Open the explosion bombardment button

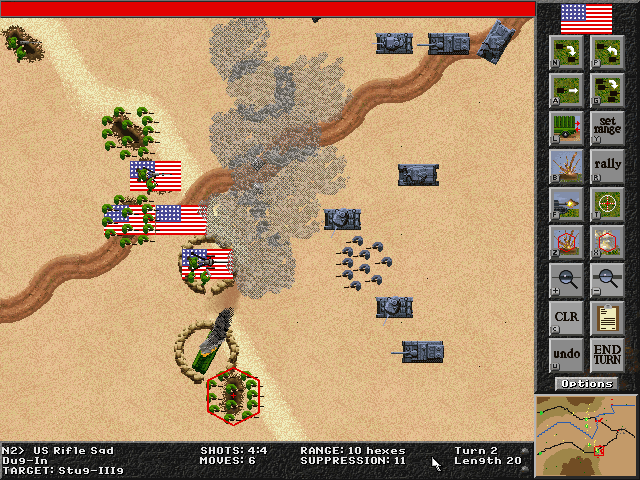coord(566,166)
